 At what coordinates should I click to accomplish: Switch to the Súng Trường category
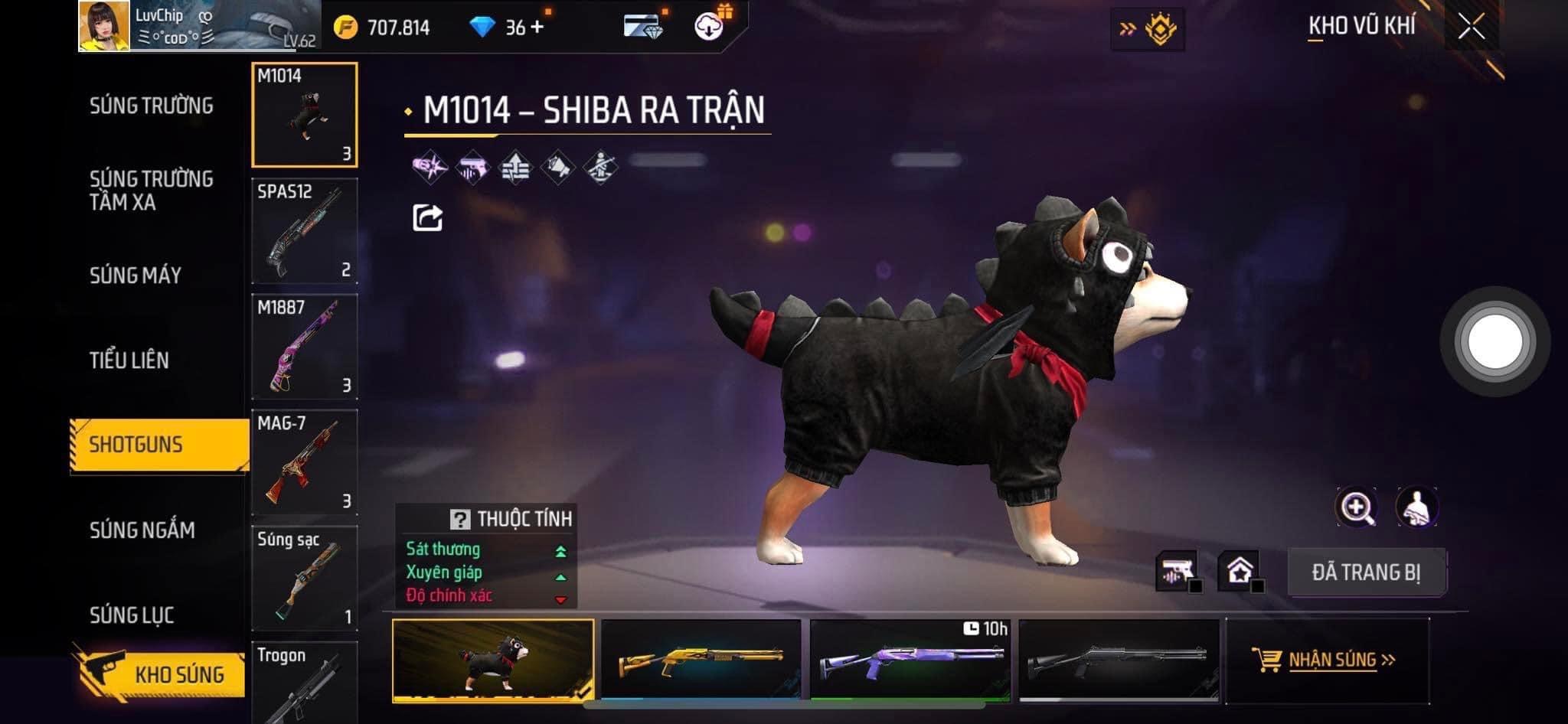(151, 106)
